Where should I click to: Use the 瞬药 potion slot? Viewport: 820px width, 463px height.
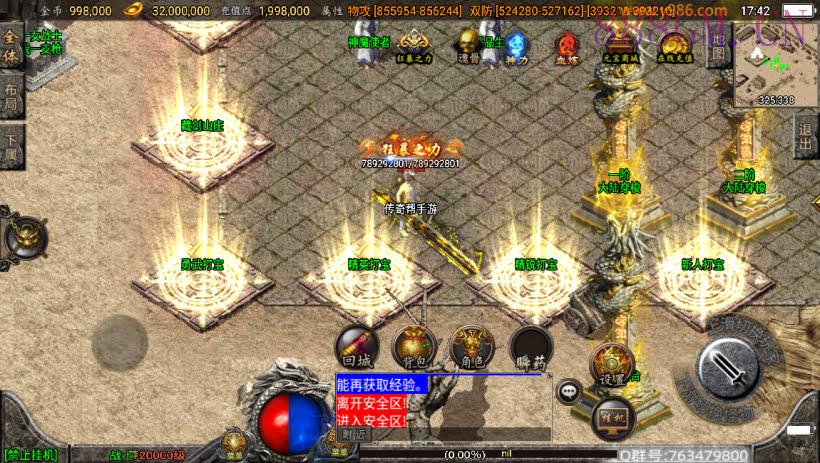click(528, 347)
